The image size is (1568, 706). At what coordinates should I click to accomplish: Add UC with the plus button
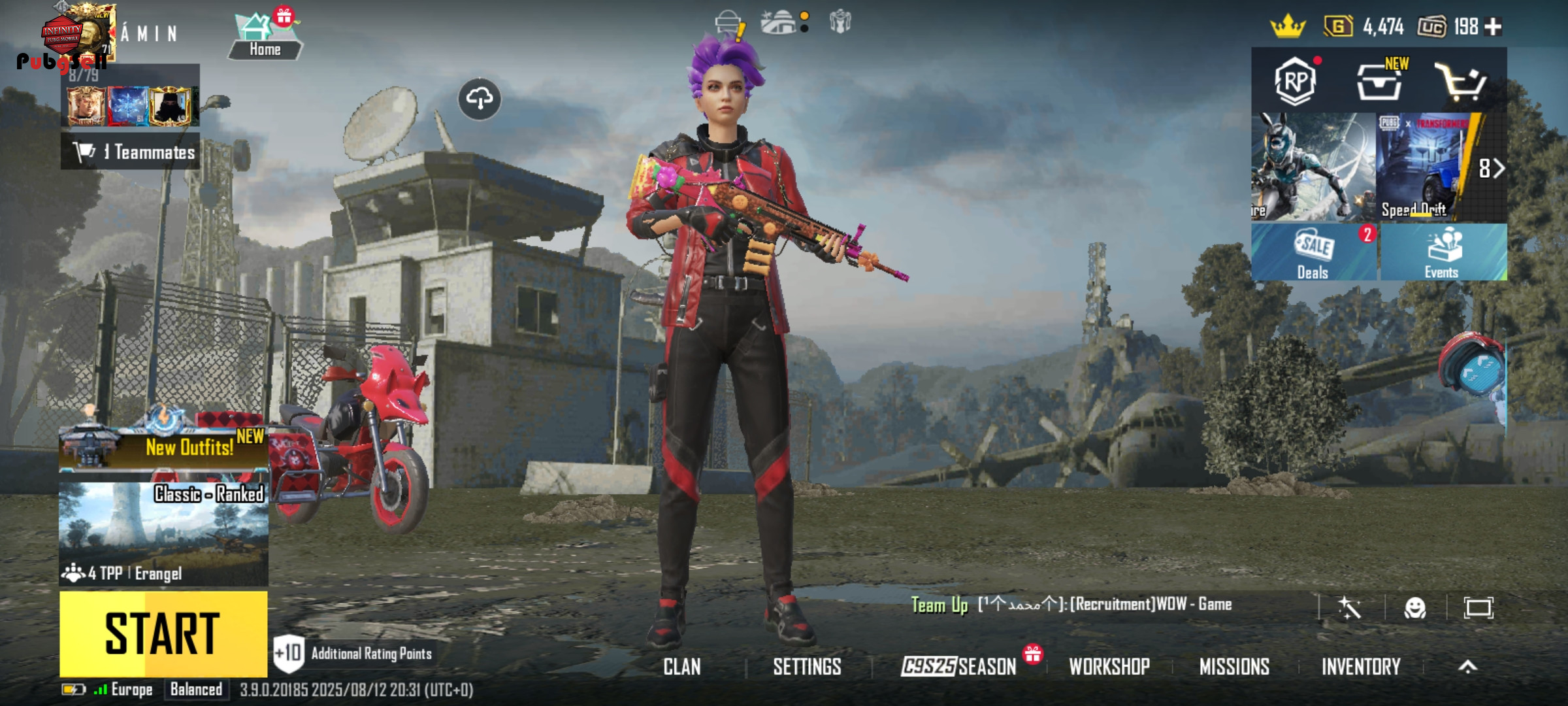tap(1494, 27)
